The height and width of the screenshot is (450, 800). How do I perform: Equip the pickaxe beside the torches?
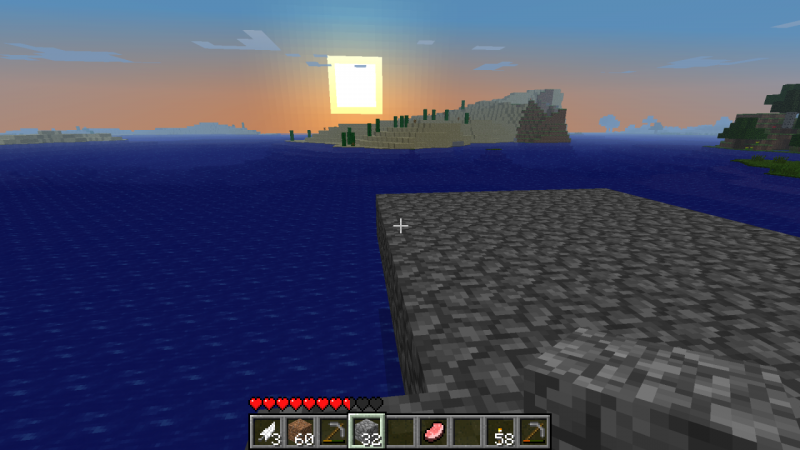[531, 431]
